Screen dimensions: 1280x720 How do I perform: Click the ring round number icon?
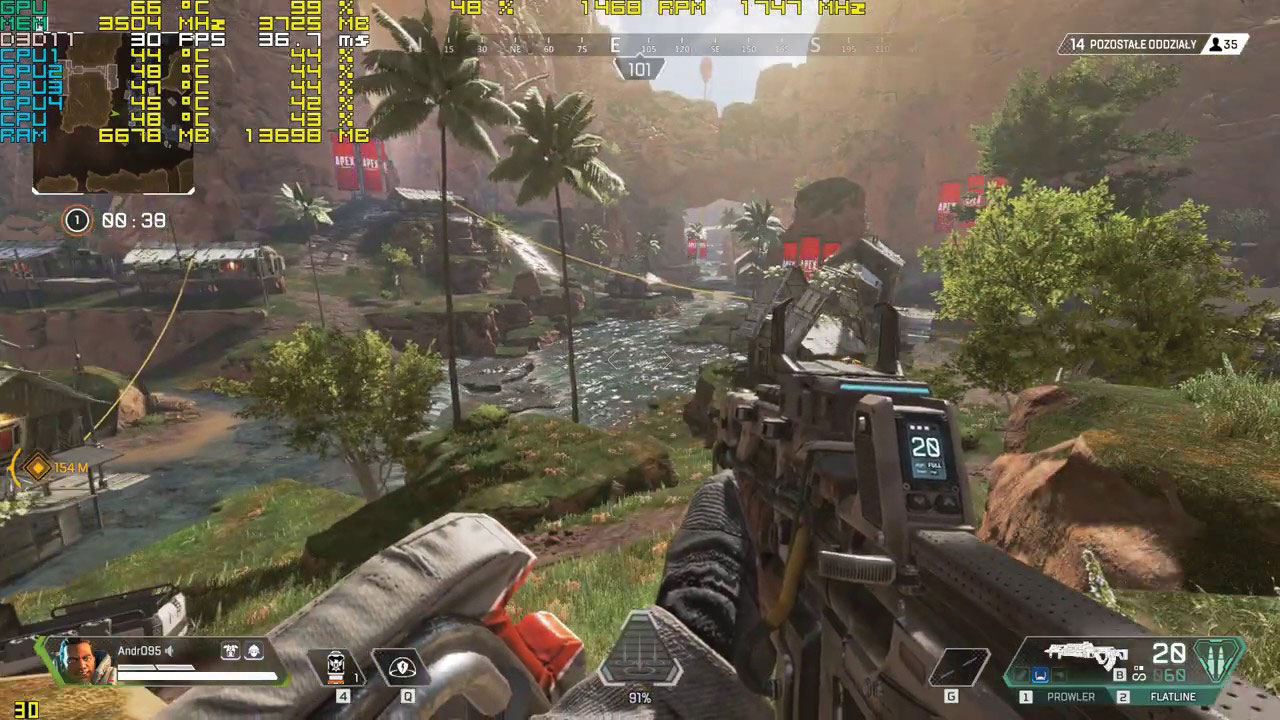click(x=77, y=220)
